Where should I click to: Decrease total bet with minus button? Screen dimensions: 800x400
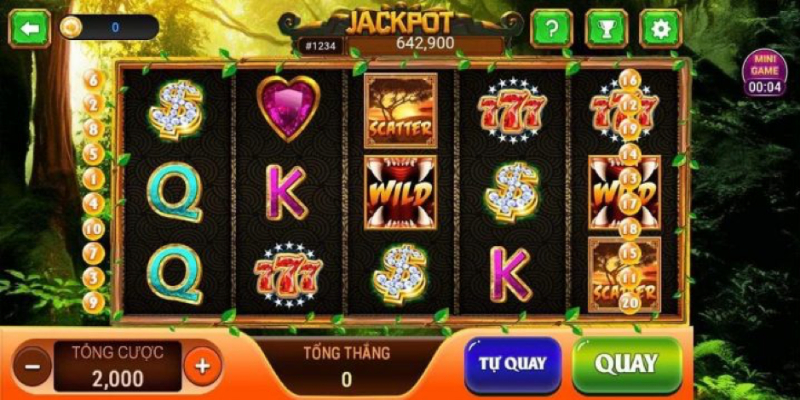click(33, 365)
